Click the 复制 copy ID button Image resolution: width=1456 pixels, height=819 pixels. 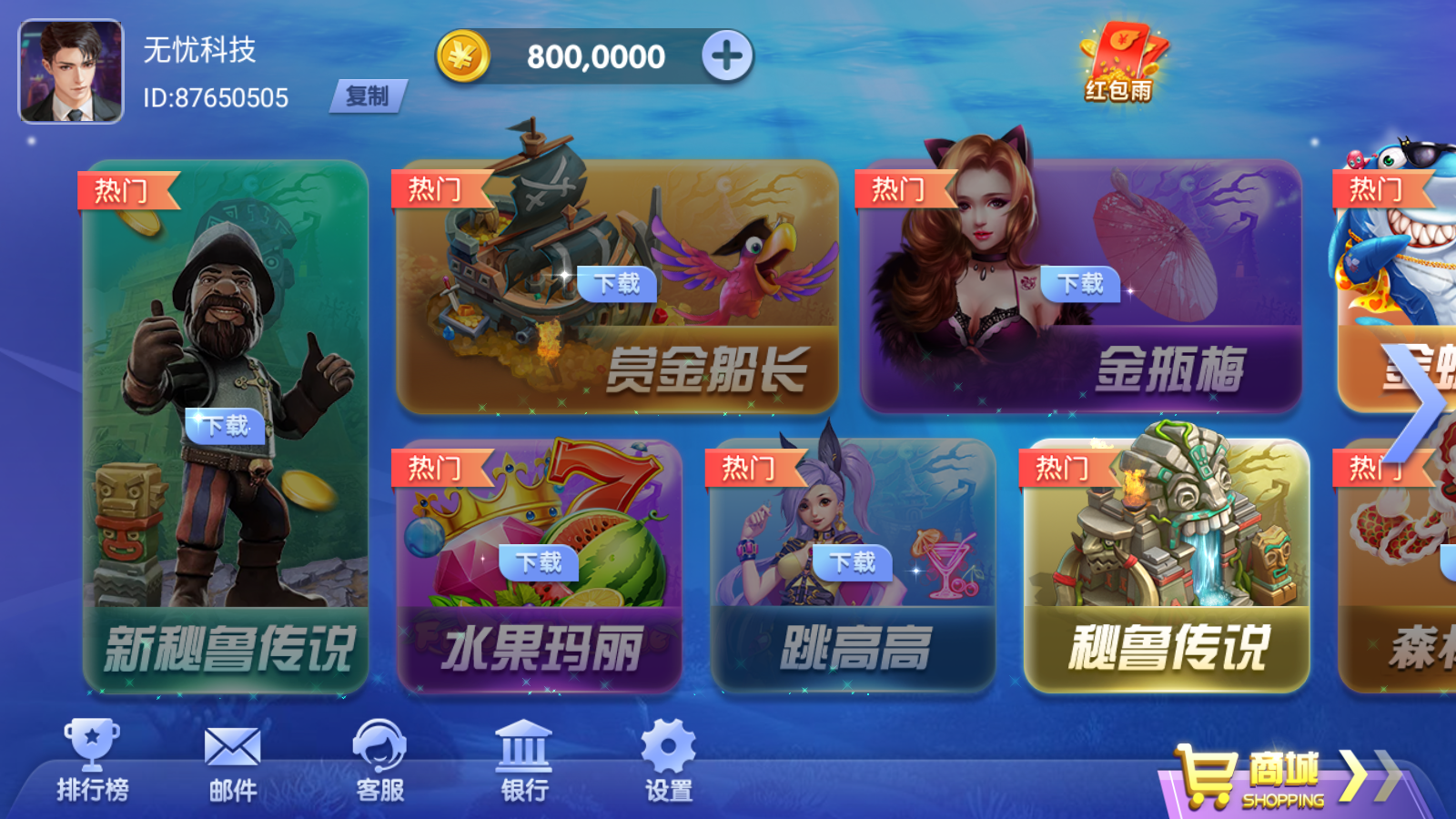[x=369, y=96]
